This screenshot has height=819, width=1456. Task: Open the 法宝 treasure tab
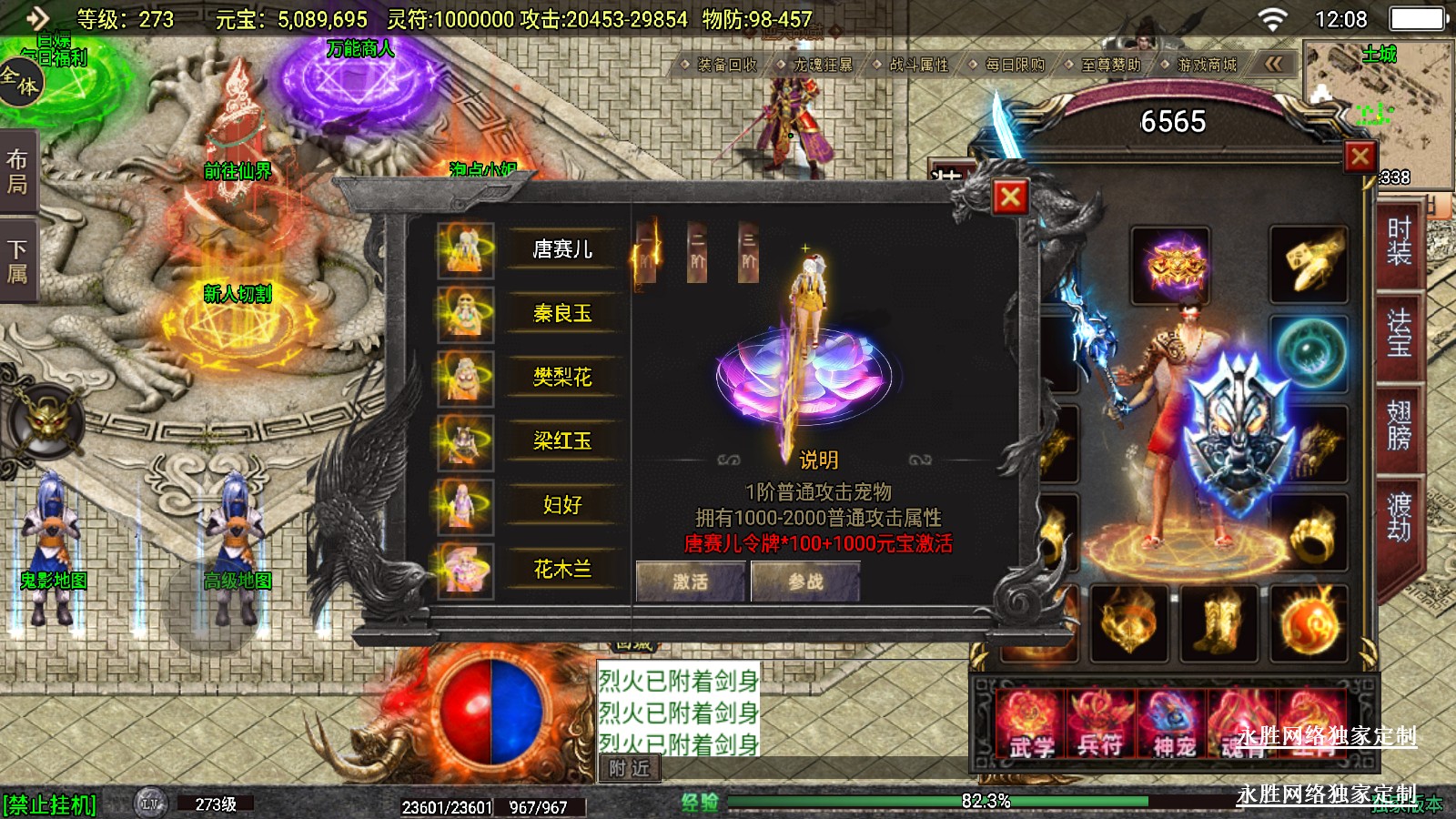[x=1399, y=332]
